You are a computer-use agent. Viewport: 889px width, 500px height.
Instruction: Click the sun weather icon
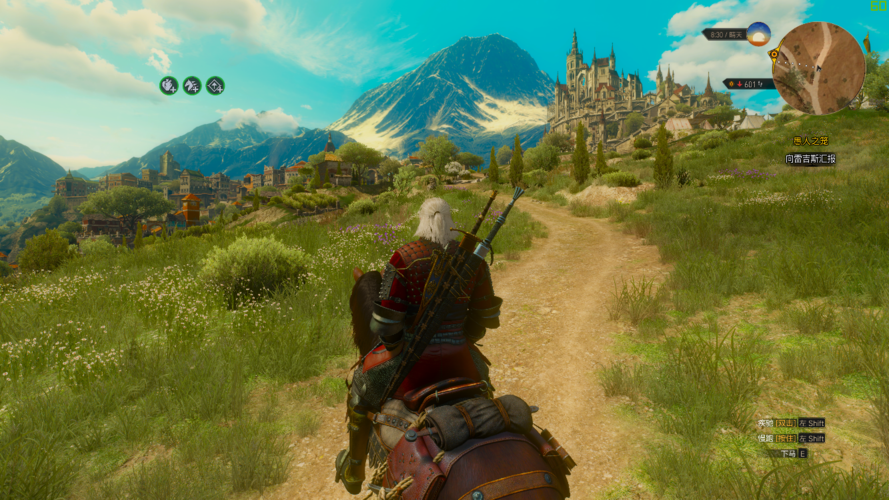pyautogui.click(x=758, y=33)
